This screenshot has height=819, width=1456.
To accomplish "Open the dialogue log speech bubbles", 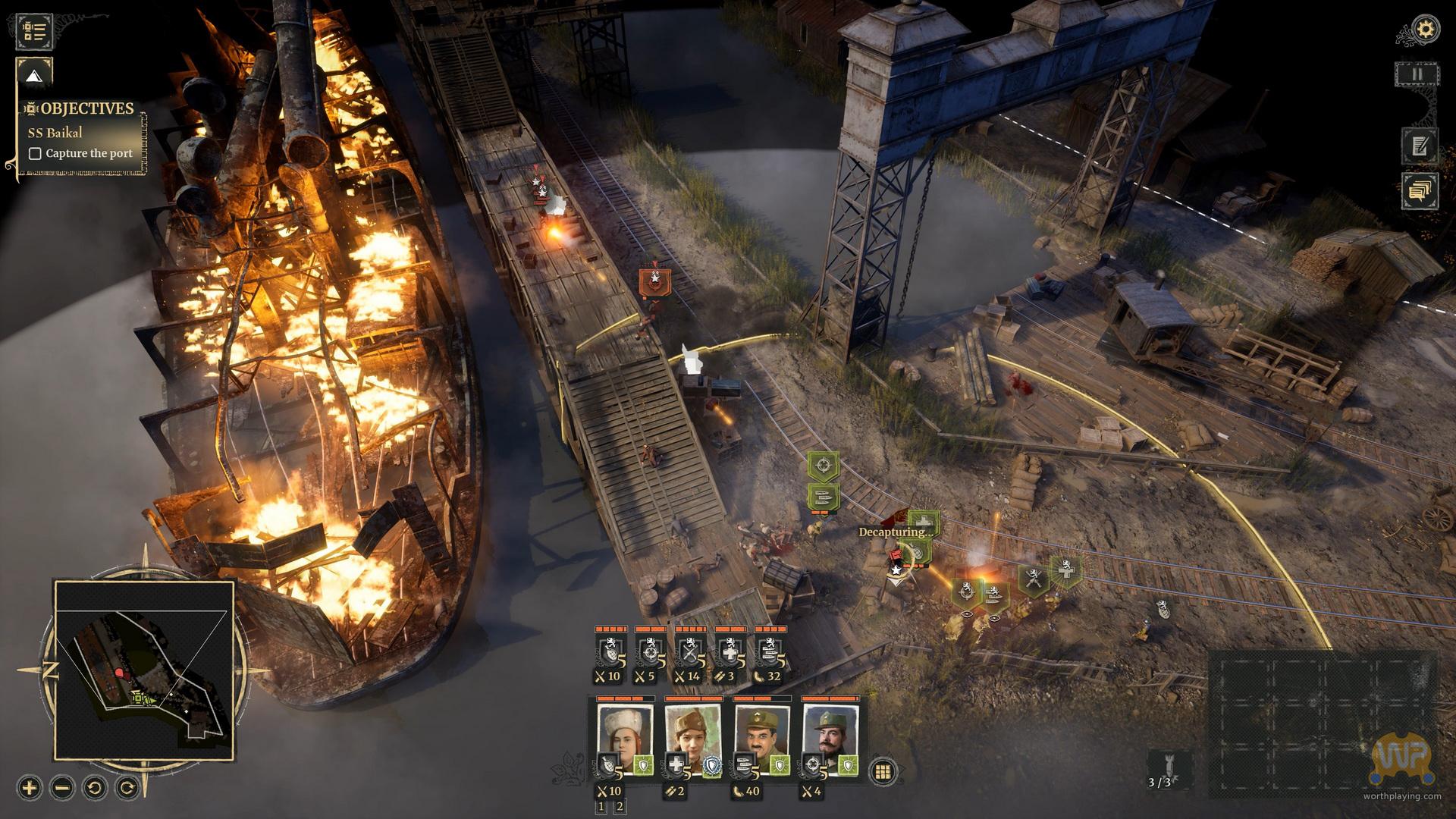I will point(1420,190).
